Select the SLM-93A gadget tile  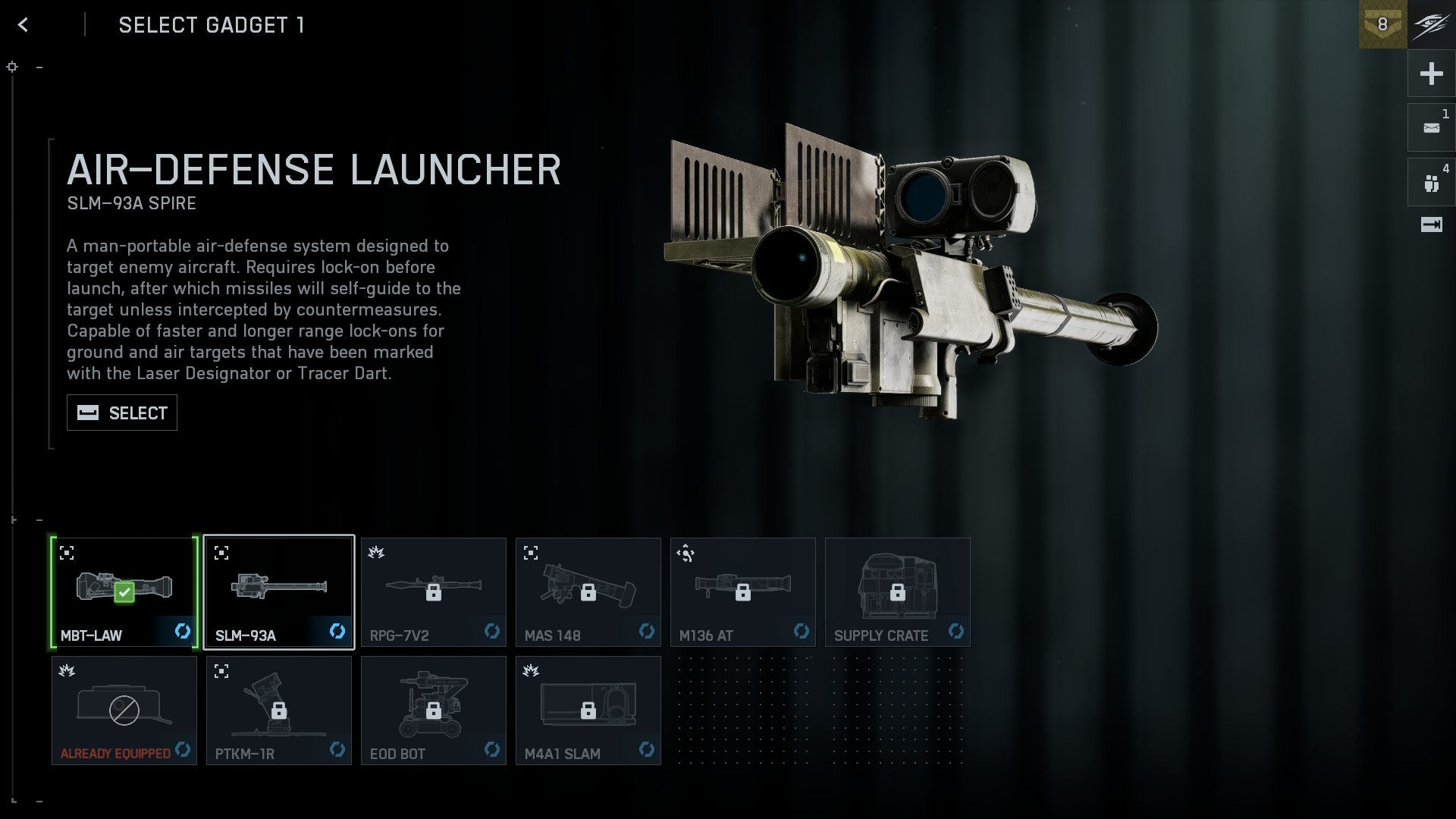coord(278,592)
